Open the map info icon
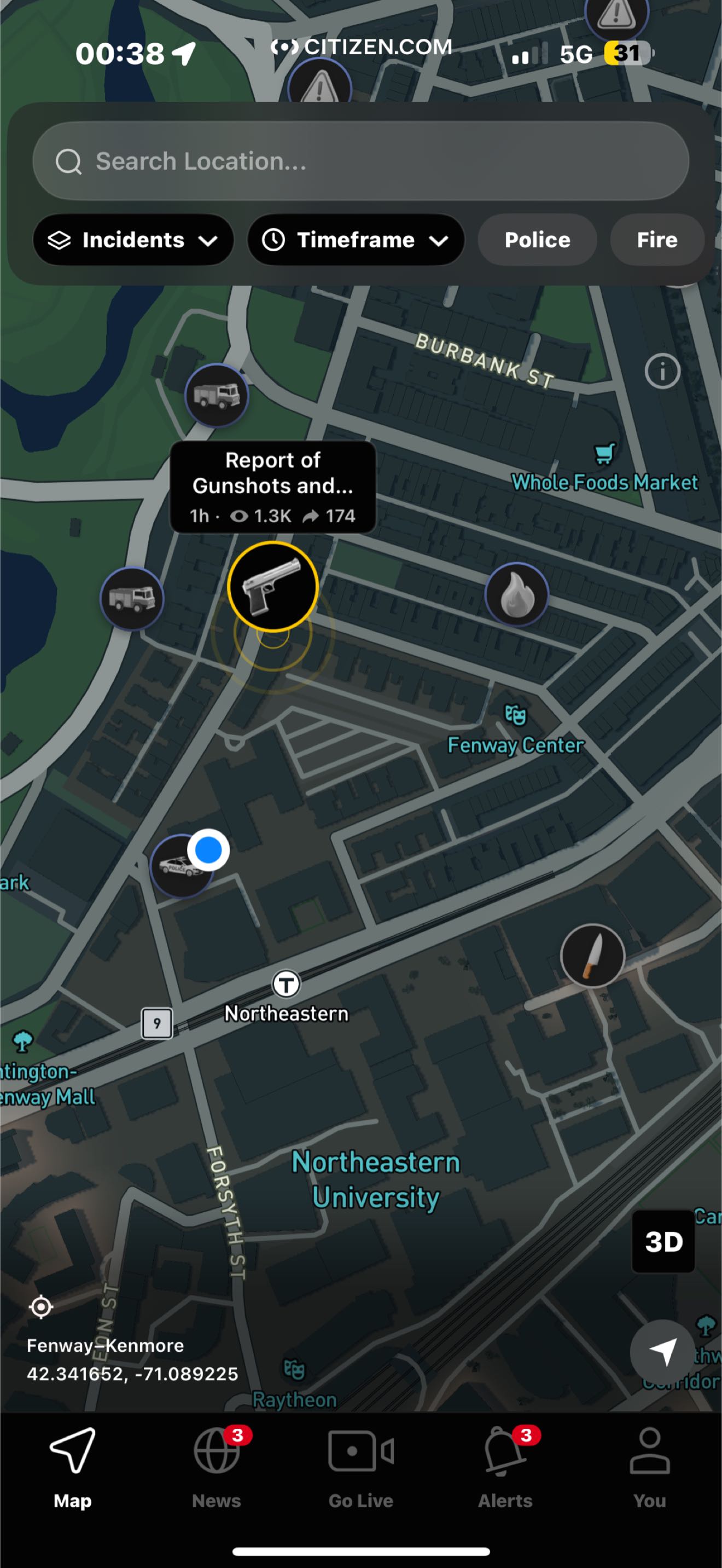Image resolution: width=722 pixels, height=1568 pixels. coord(662,371)
